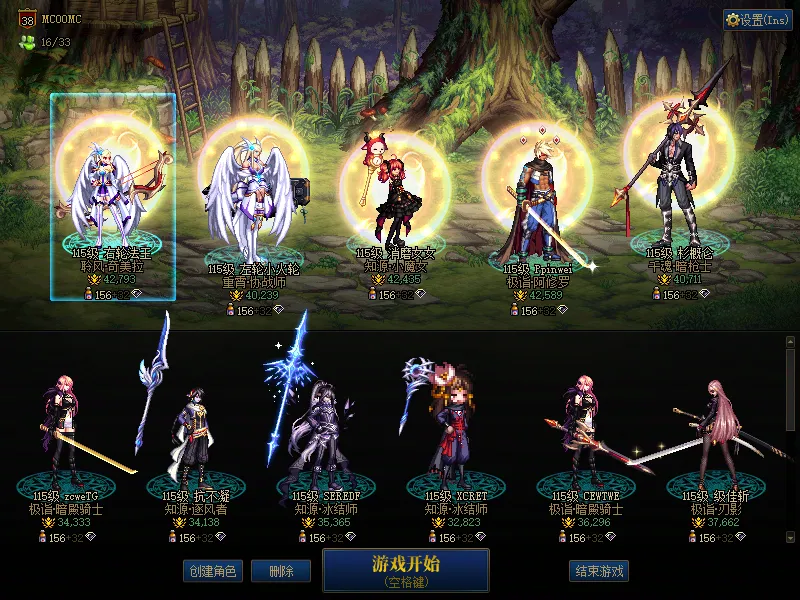Start the game with 游戏开始
The image size is (800, 600).
tap(405, 568)
